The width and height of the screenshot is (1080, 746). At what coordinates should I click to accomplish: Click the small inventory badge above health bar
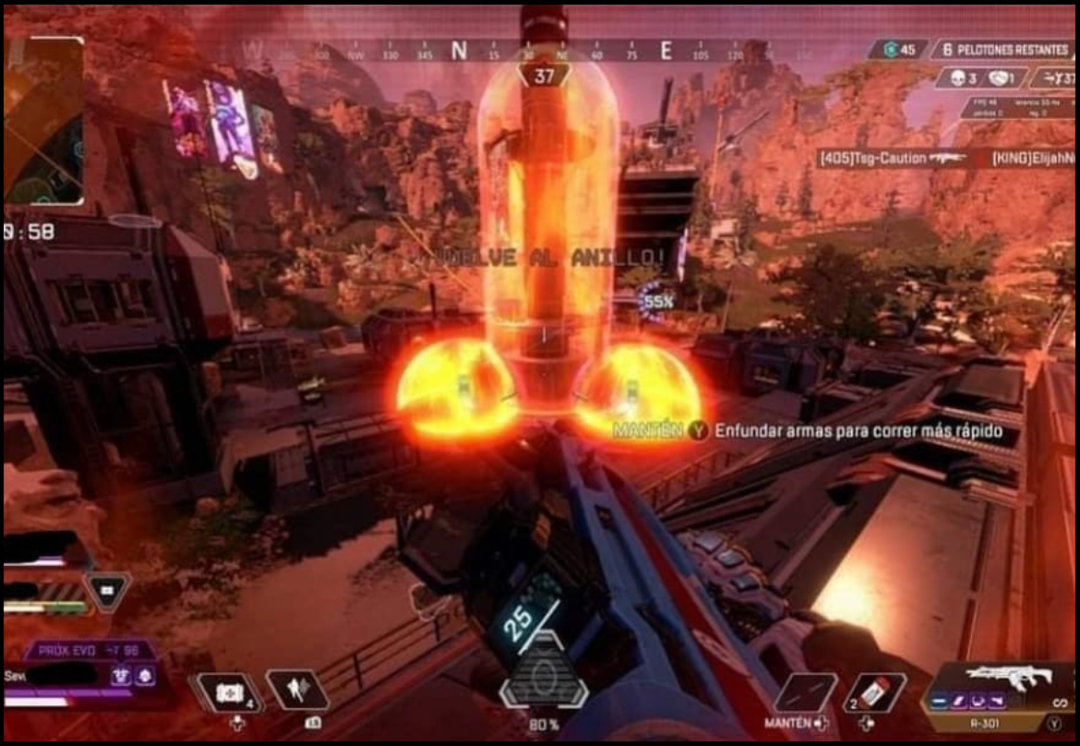[107, 591]
